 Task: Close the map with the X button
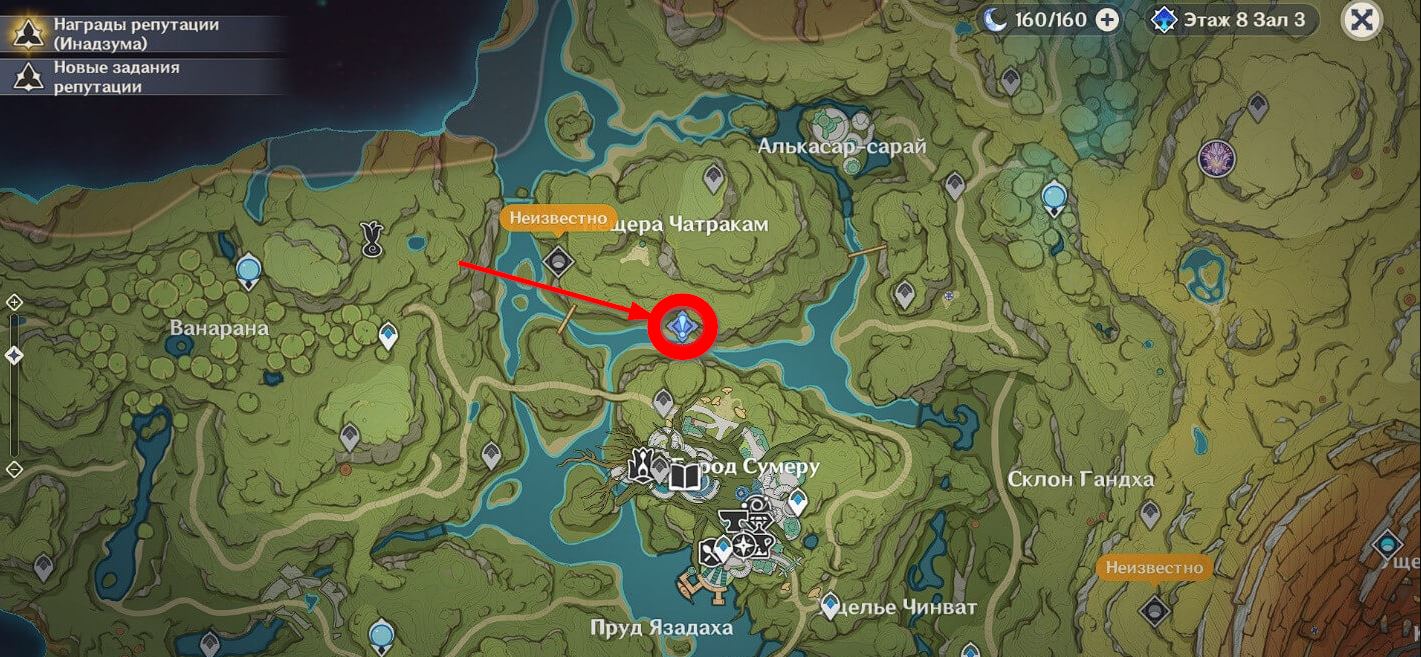tap(1360, 20)
